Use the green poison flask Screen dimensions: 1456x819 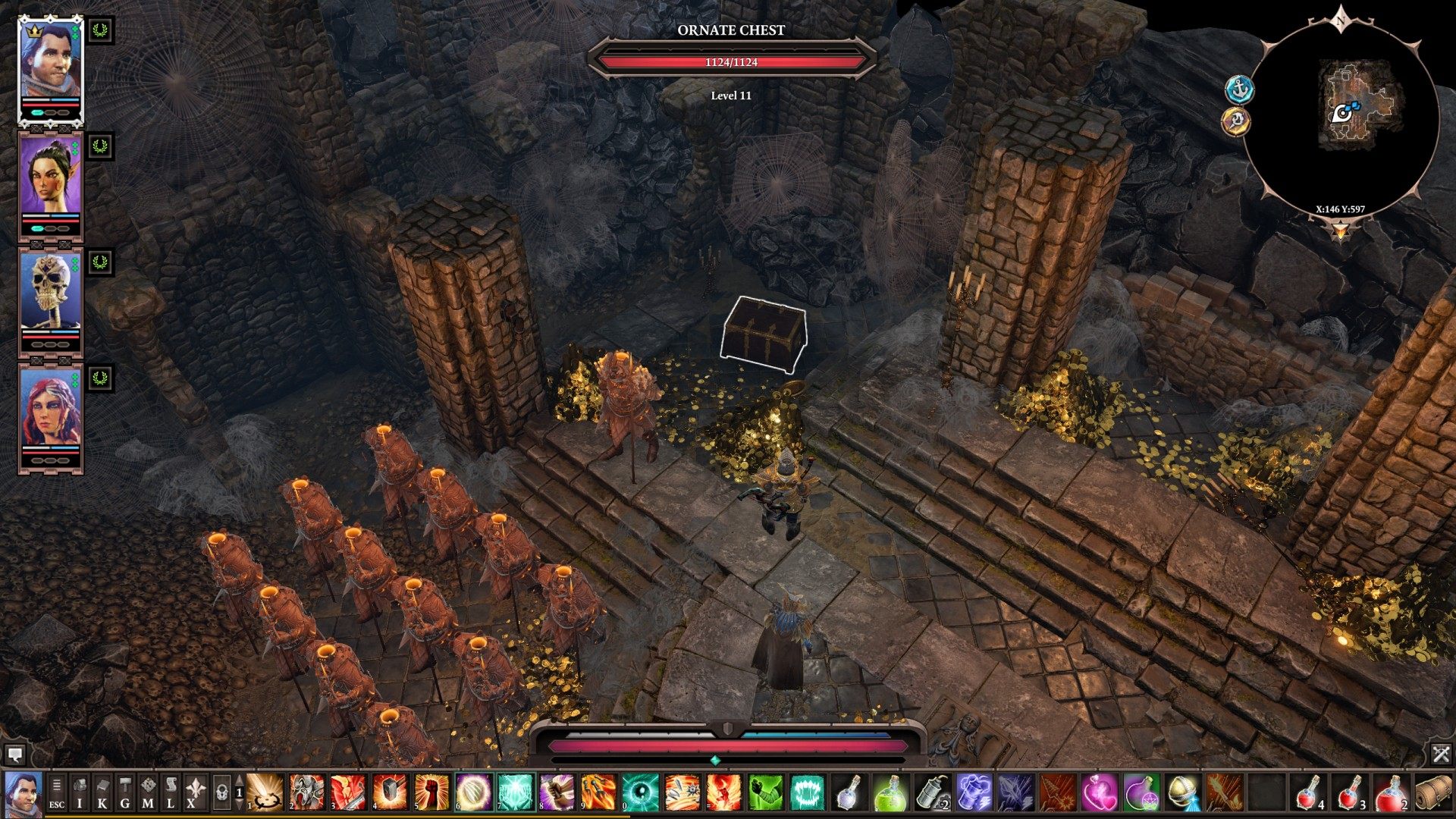click(890, 792)
